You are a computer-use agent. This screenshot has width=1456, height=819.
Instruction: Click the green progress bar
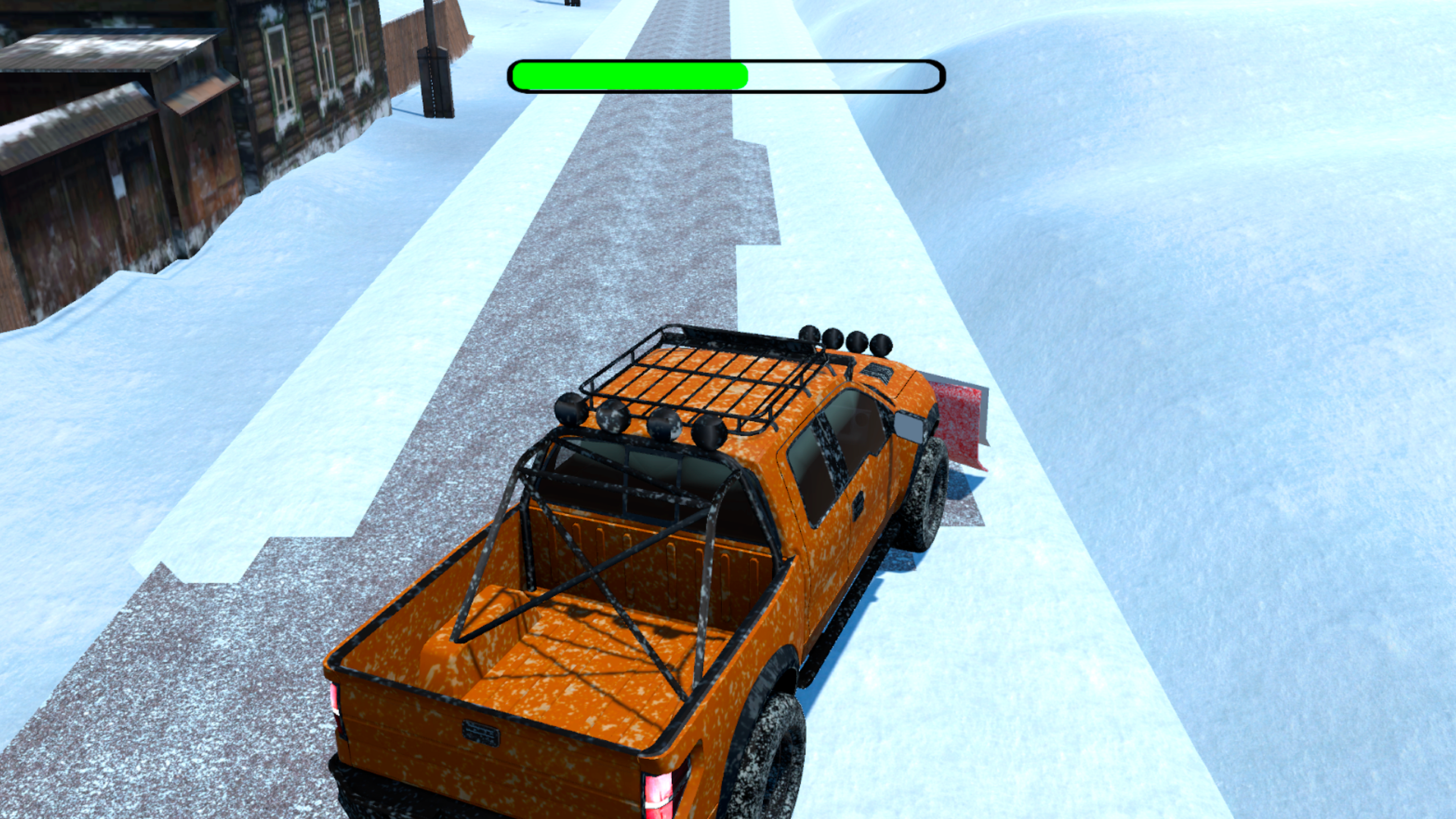pyautogui.click(x=629, y=74)
